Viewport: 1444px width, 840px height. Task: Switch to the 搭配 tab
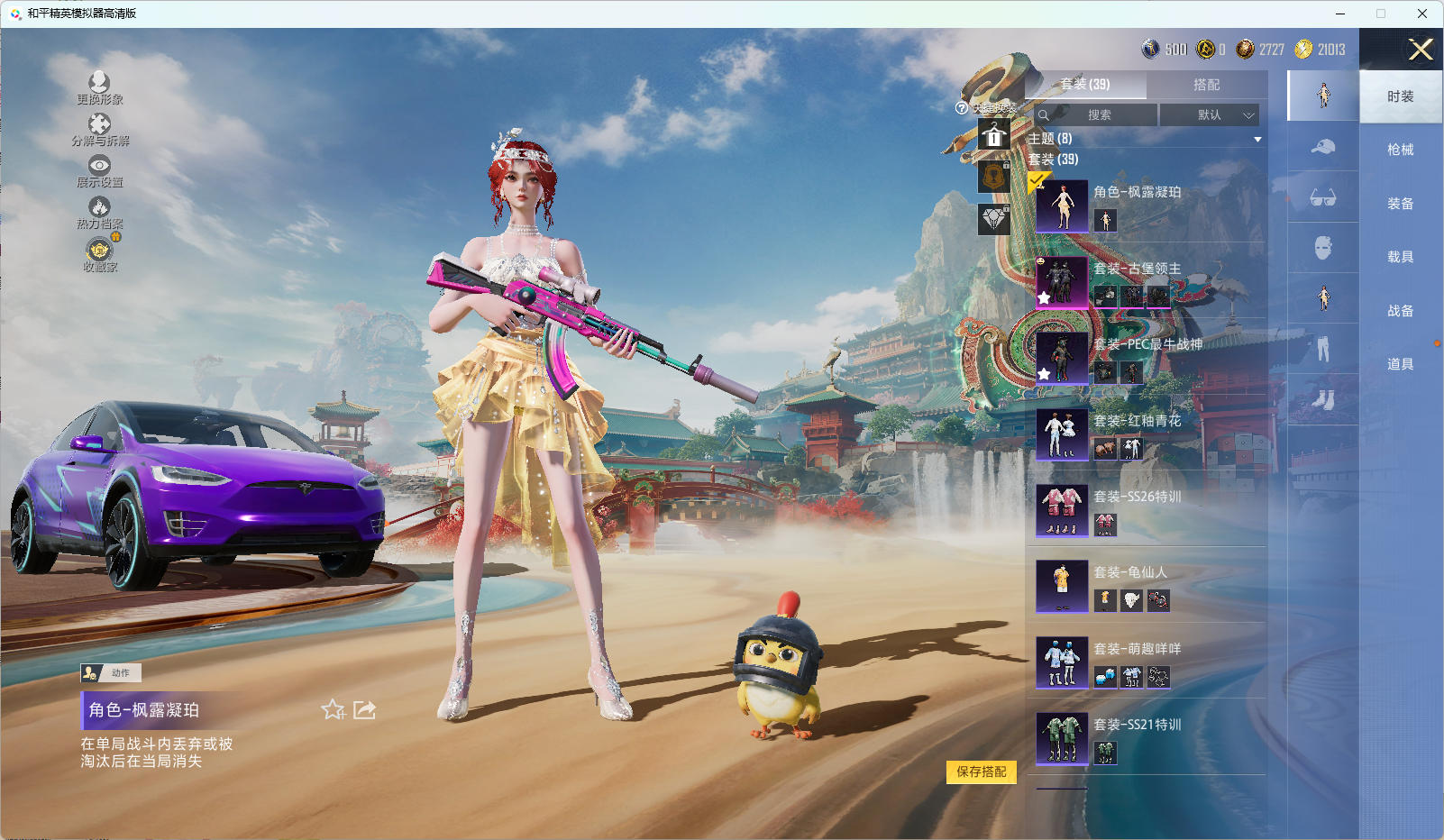point(1206,85)
